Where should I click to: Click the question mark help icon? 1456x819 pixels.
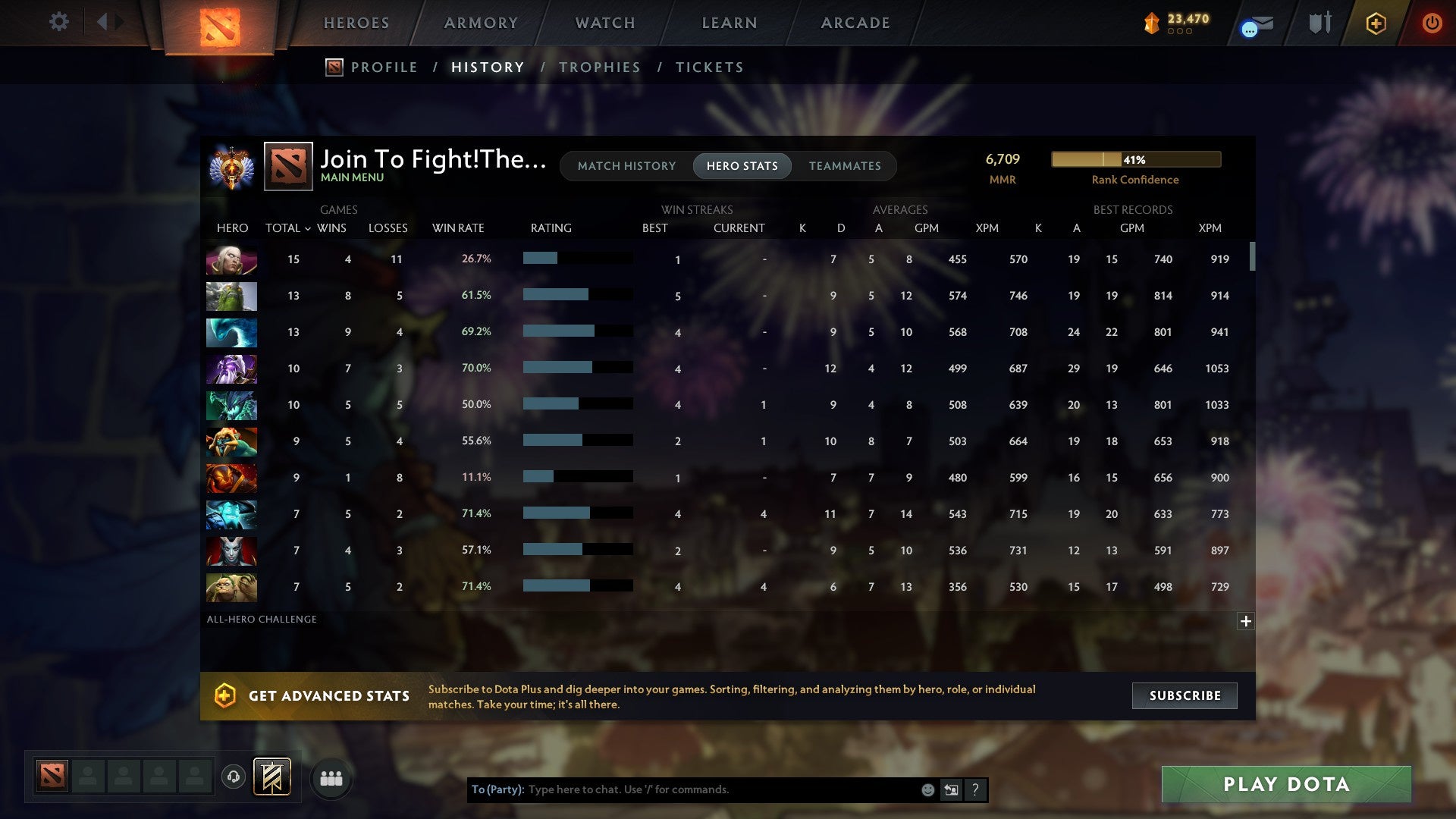coord(975,789)
